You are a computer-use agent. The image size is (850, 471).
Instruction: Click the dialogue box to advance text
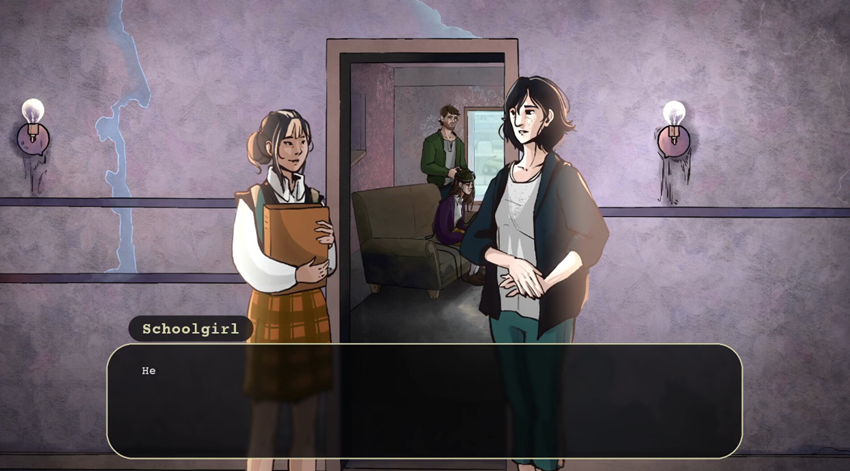pos(424,401)
